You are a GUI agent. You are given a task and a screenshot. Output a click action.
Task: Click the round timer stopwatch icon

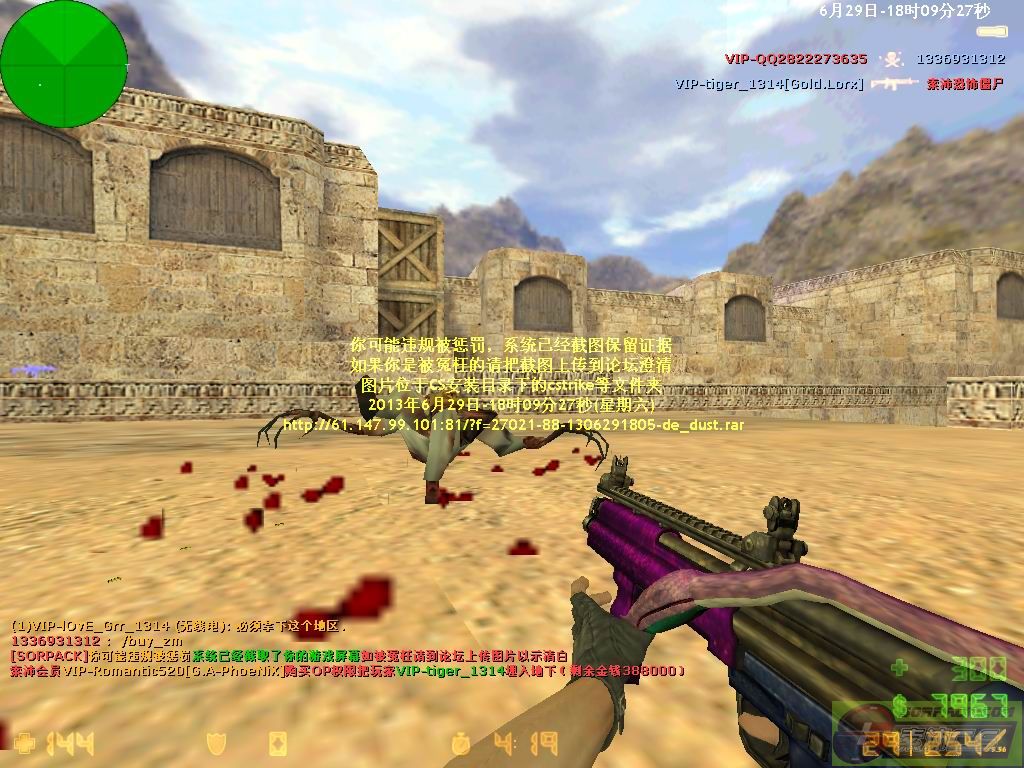tap(461, 744)
